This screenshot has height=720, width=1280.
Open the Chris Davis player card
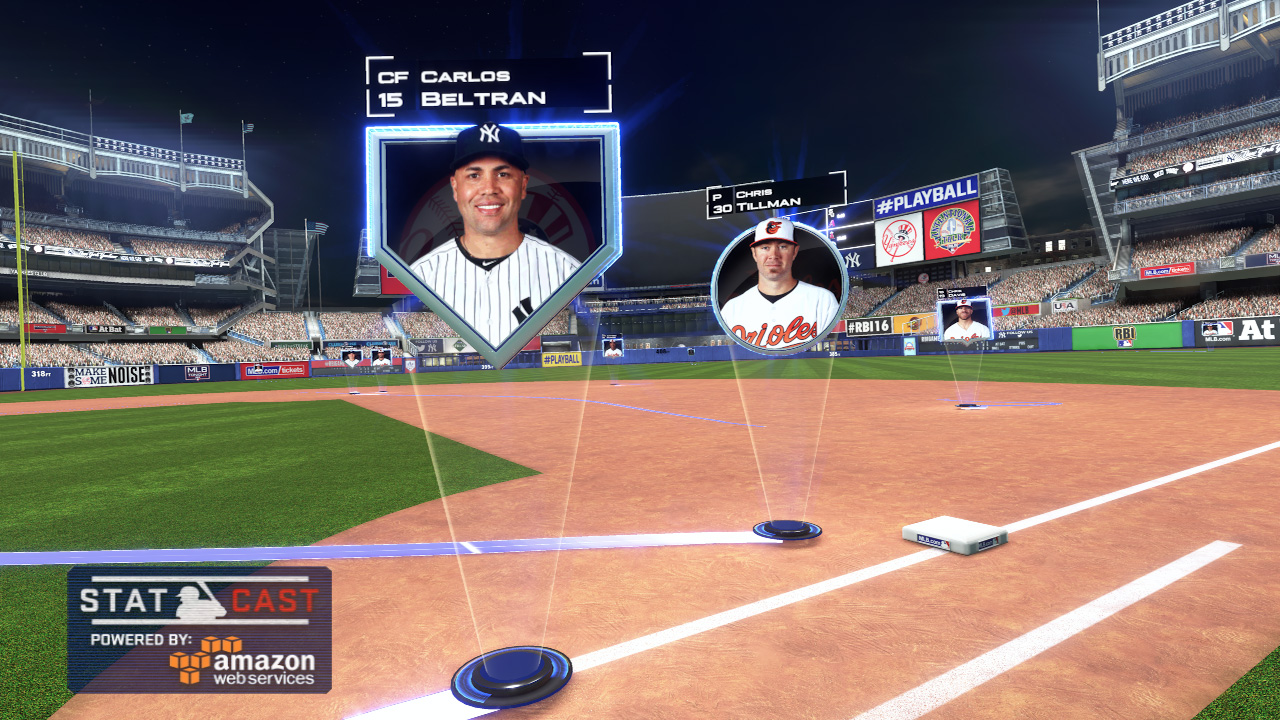click(965, 319)
